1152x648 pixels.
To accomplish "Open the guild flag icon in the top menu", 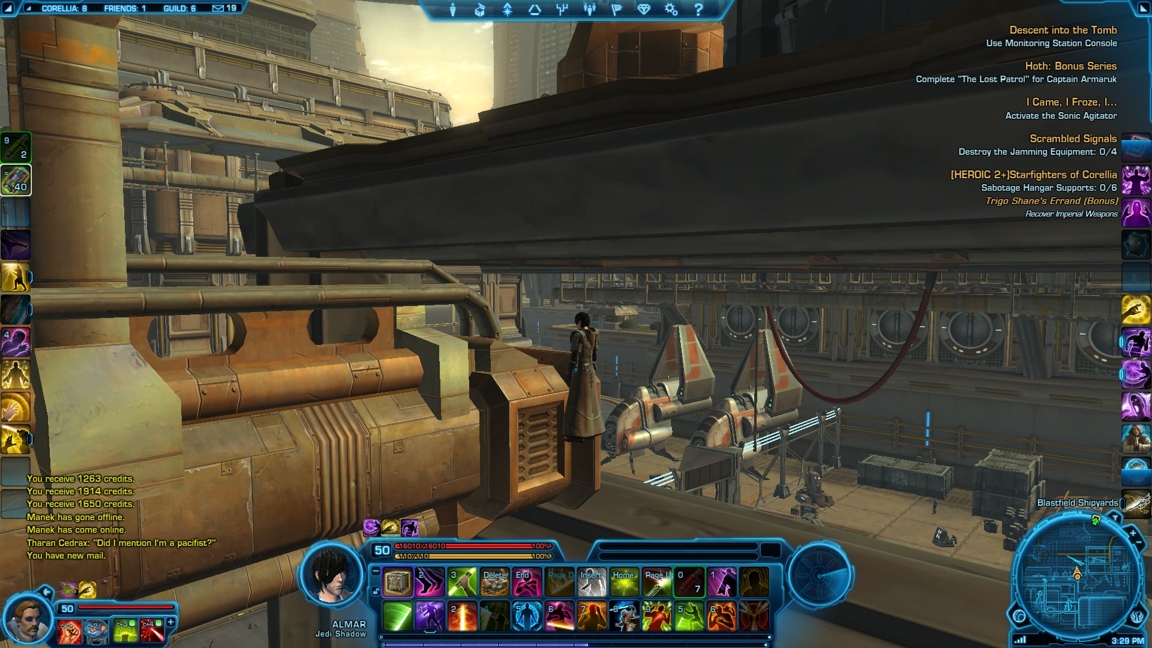I will (616, 10).
